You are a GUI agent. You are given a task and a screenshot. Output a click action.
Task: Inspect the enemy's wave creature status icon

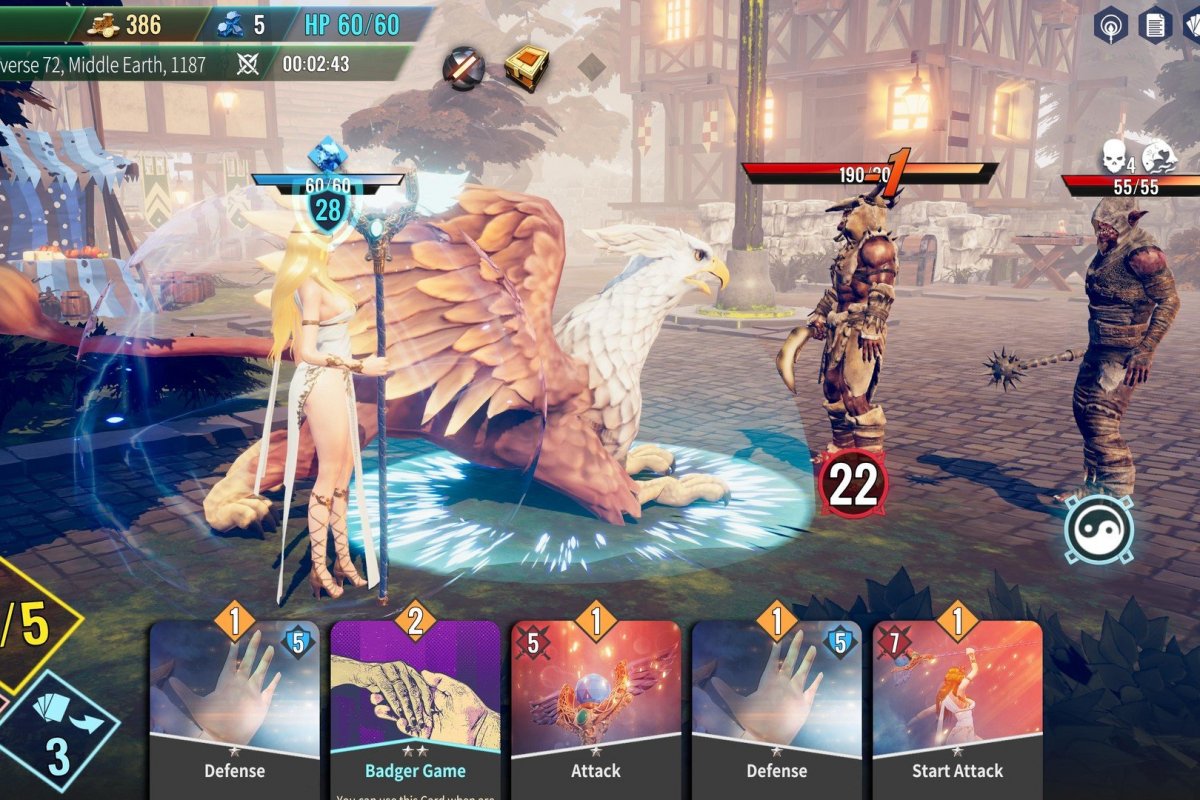[x=1158, y=156]
